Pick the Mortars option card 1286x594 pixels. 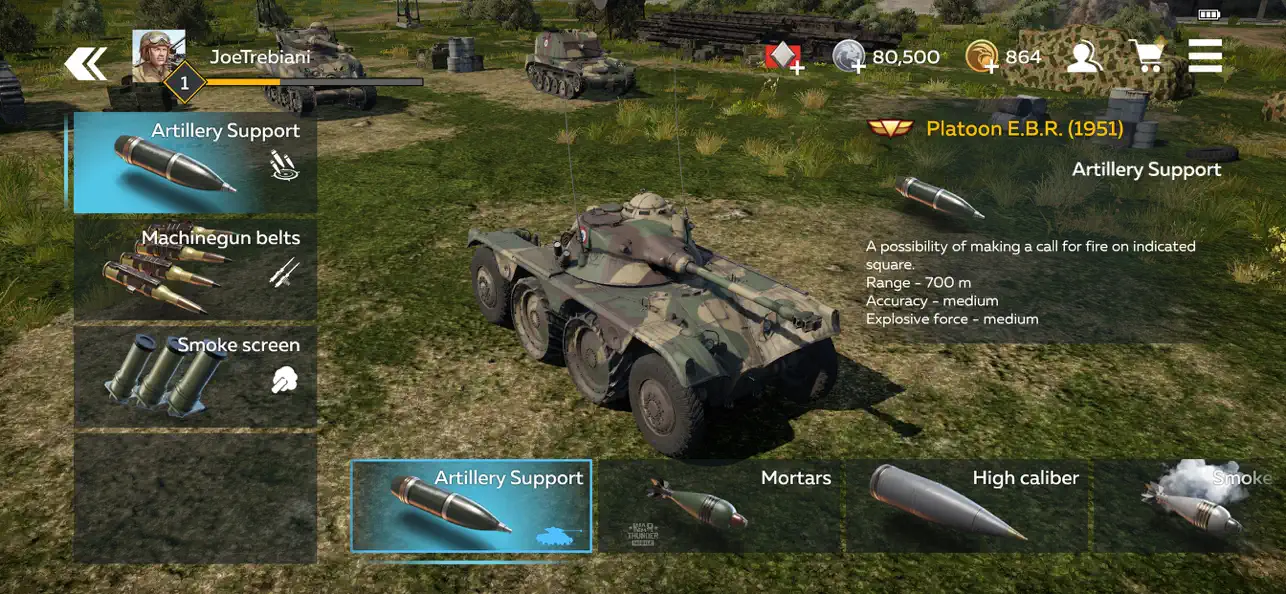click(719, 506)
